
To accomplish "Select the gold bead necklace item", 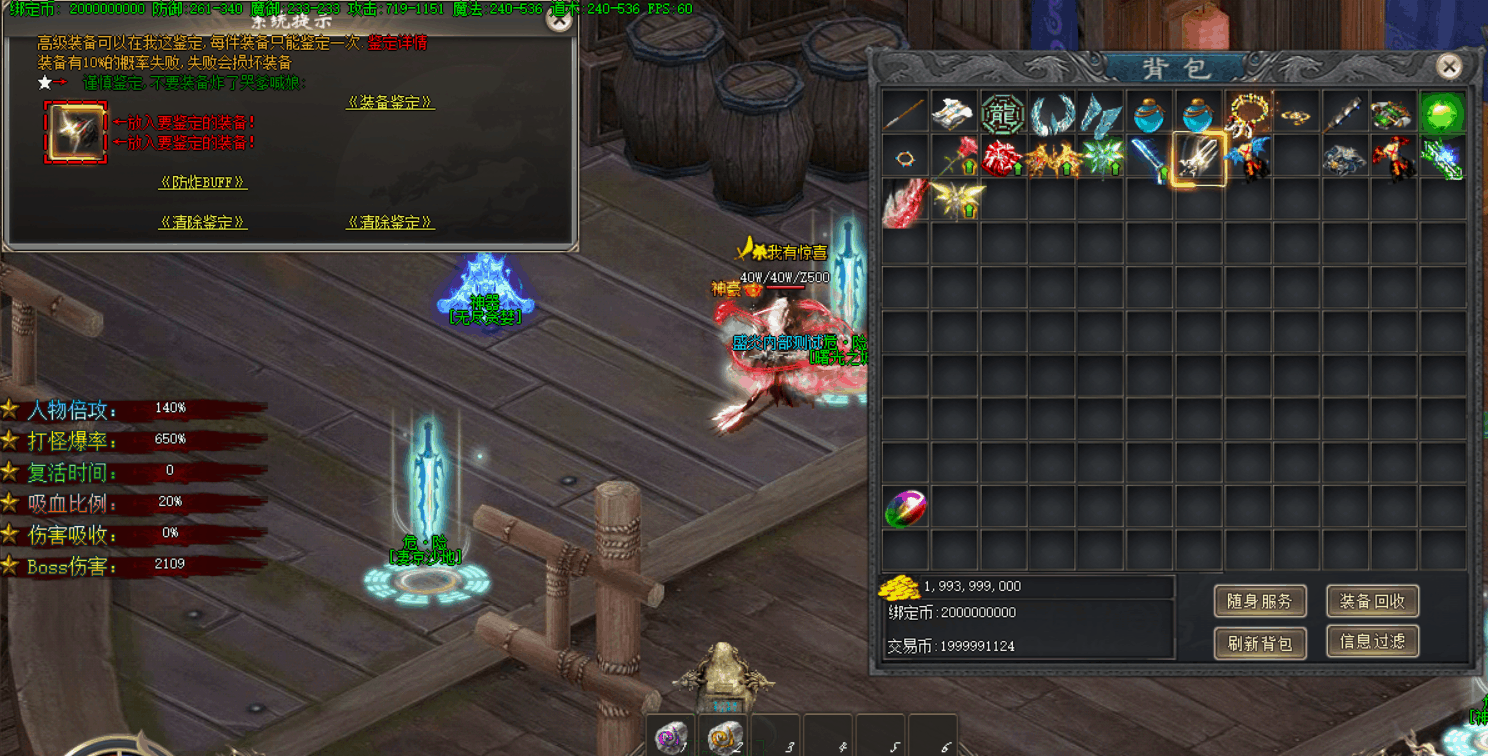I will (x=1248, y=112).
